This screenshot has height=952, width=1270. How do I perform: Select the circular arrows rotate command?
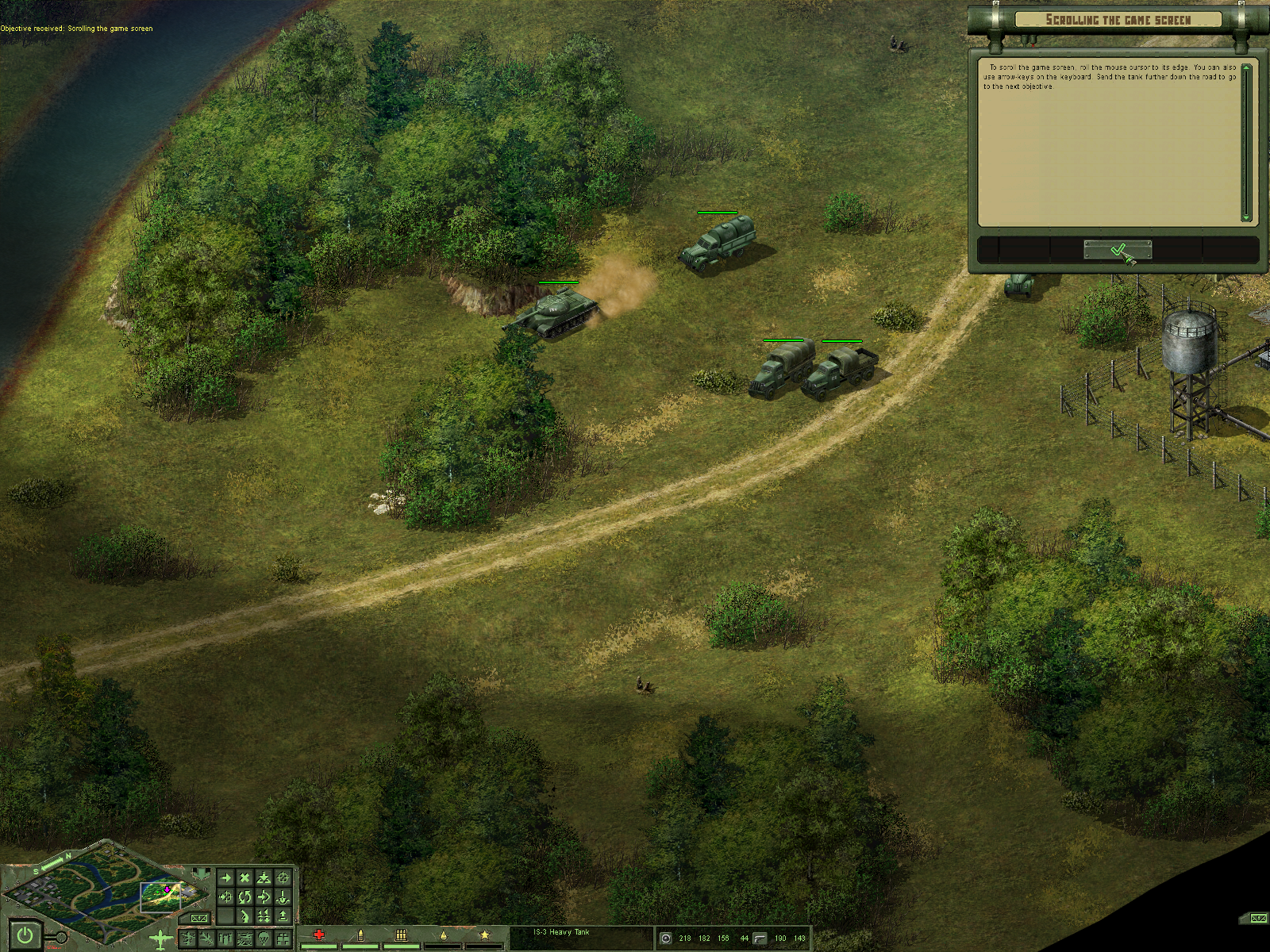pos(244,897)
